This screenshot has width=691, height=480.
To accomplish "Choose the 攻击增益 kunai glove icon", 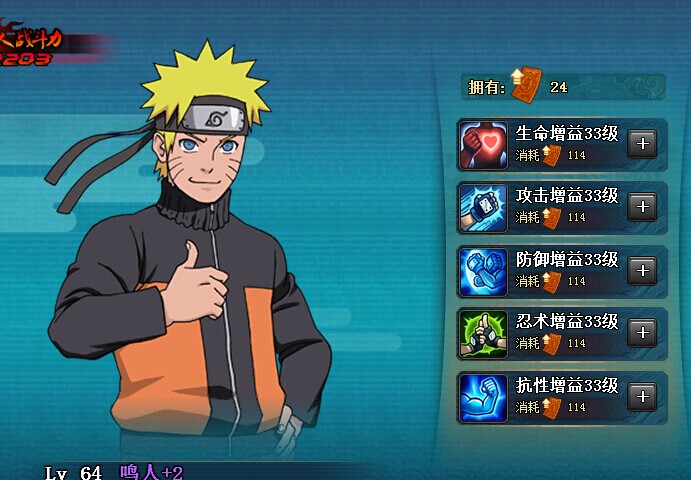I will (484, 208).
